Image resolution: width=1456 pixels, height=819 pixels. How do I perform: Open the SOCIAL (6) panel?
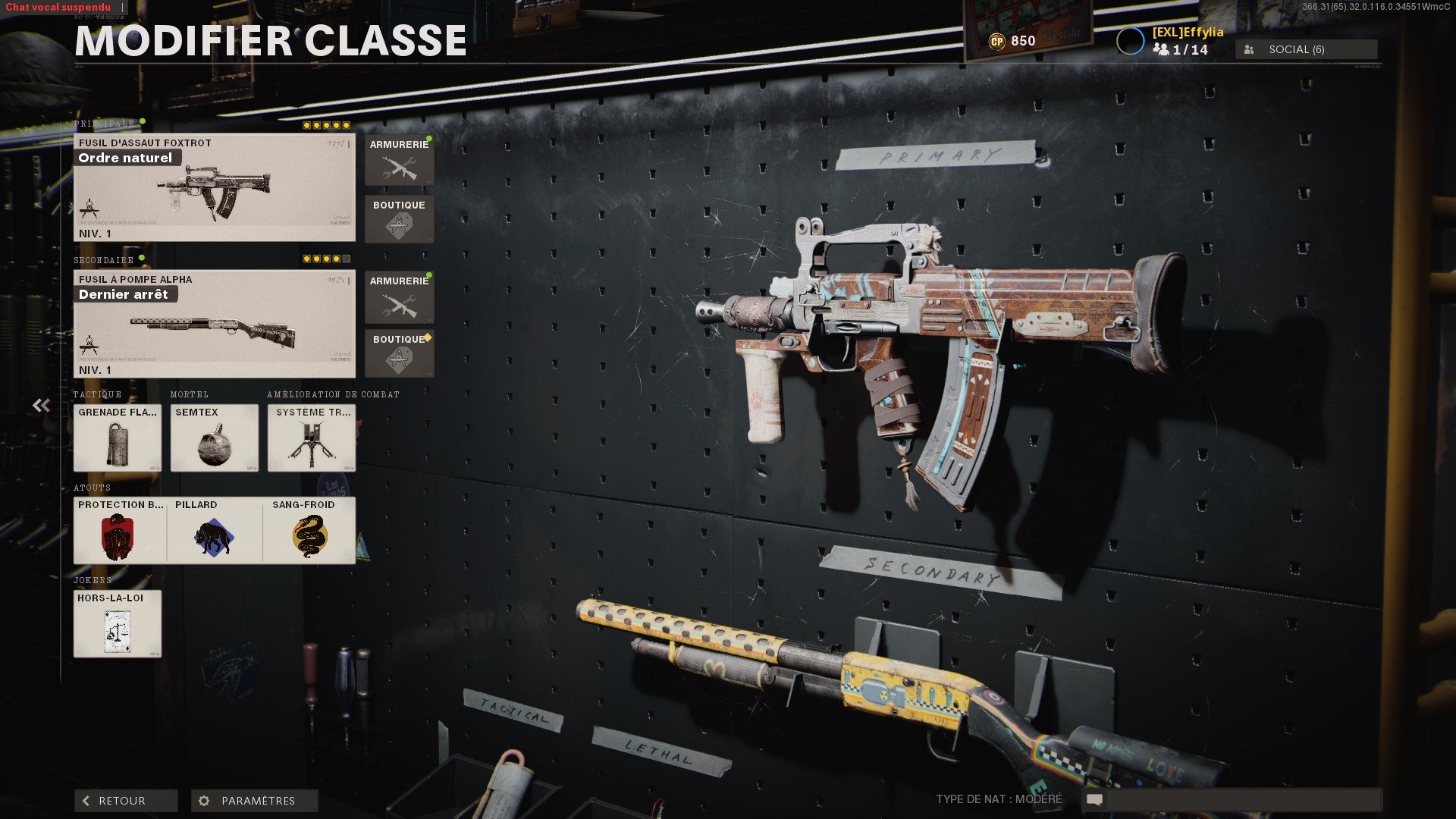(1305, 49)
